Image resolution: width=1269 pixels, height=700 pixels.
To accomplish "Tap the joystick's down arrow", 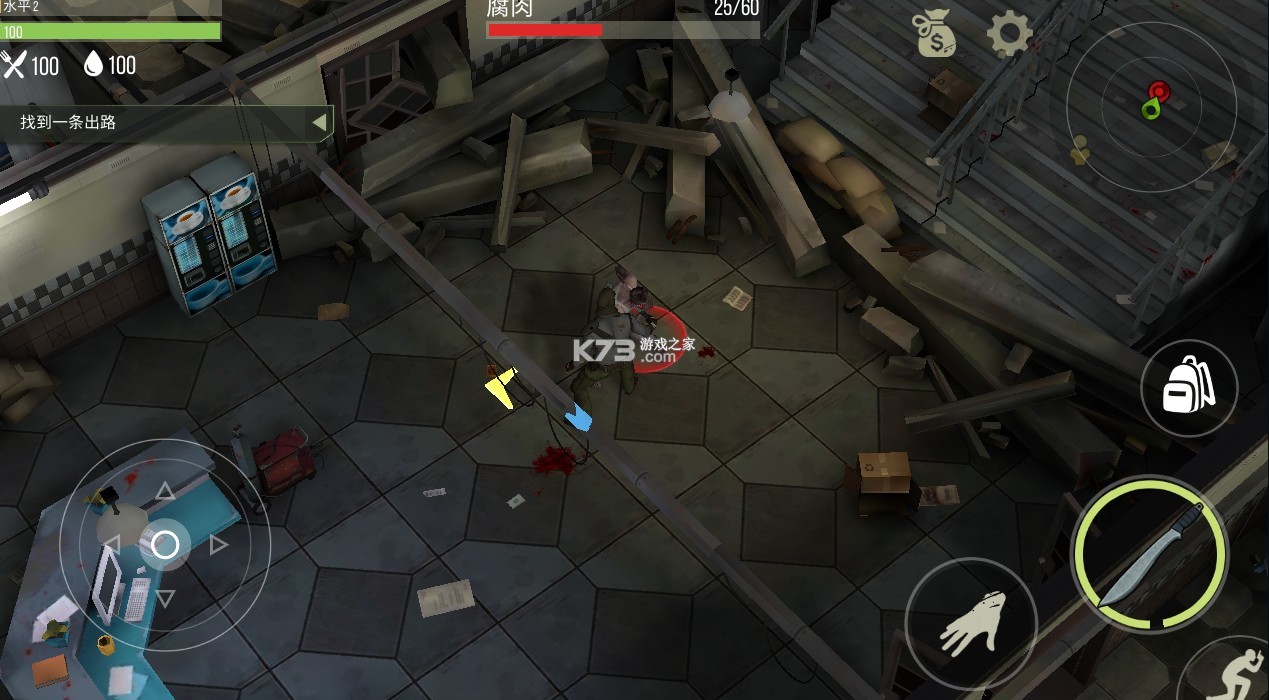I will 165,598.
